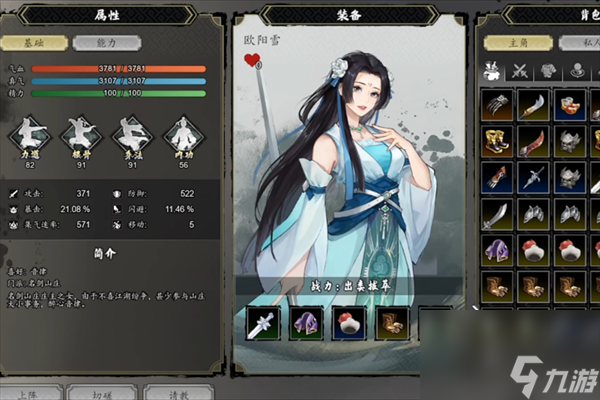The image size is (600, 400).
Task: Filter backpack by armor category icon
Action: [x=548, y=70]
